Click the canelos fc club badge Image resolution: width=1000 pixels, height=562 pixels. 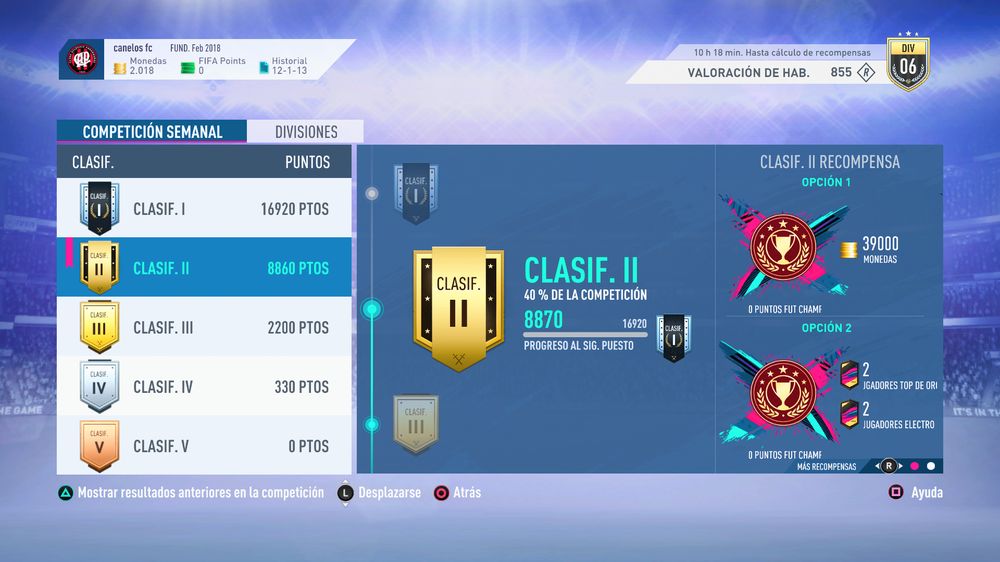(x=81, y=61)
